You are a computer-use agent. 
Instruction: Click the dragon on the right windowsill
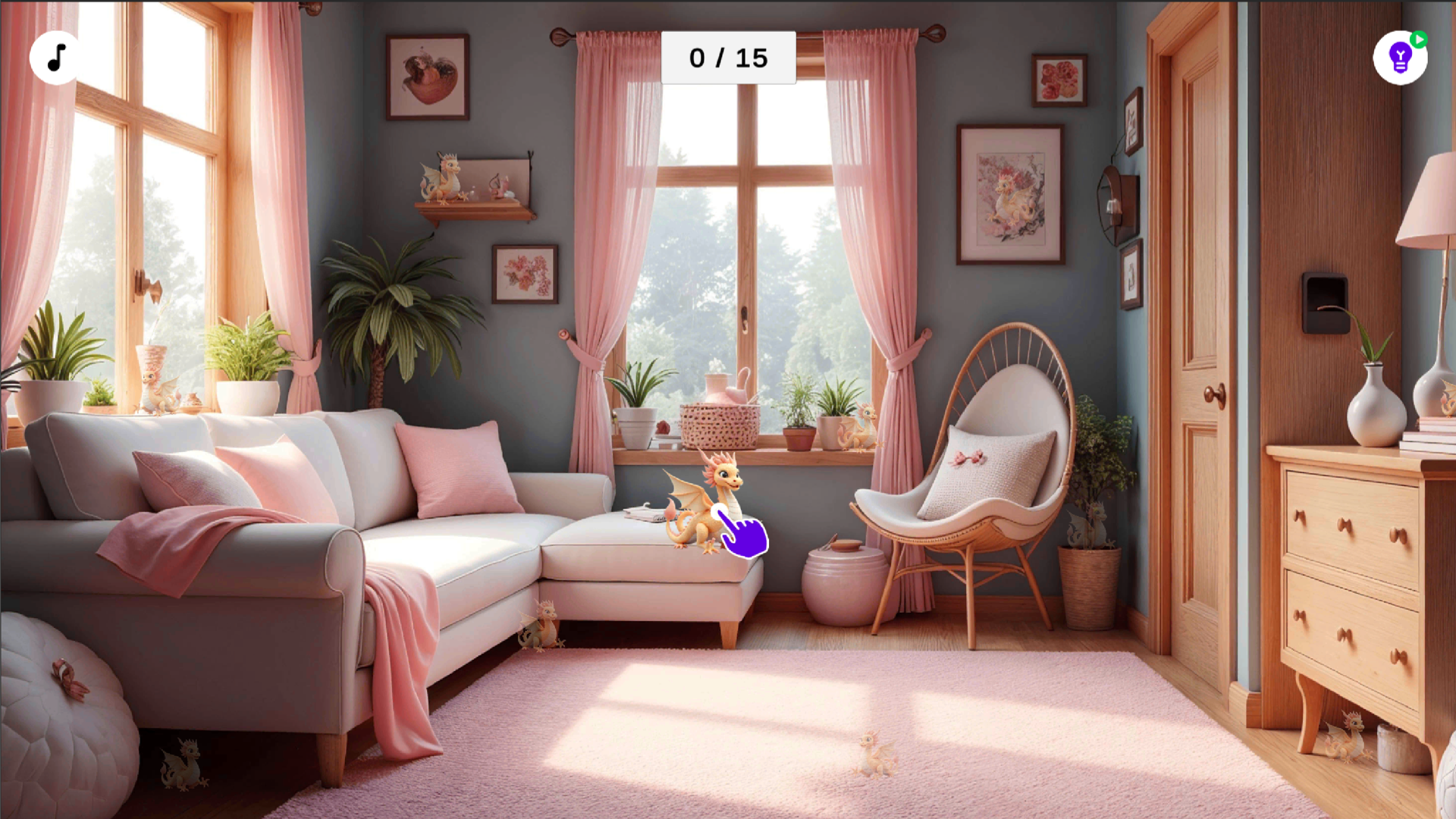click(x=858, y=425)
